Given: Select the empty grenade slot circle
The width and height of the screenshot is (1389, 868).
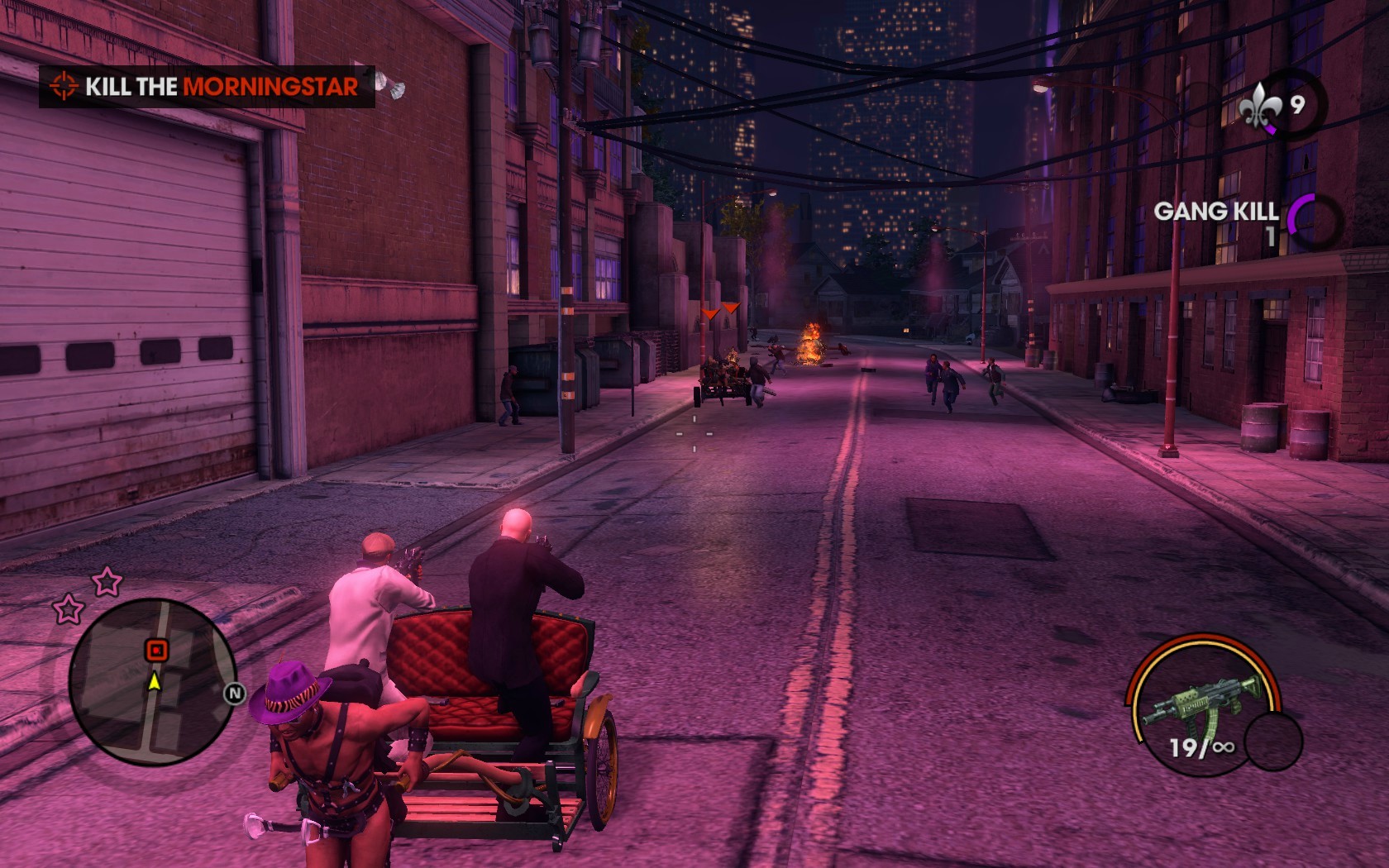Looking at the screenshot, I should pos(1273,741).
